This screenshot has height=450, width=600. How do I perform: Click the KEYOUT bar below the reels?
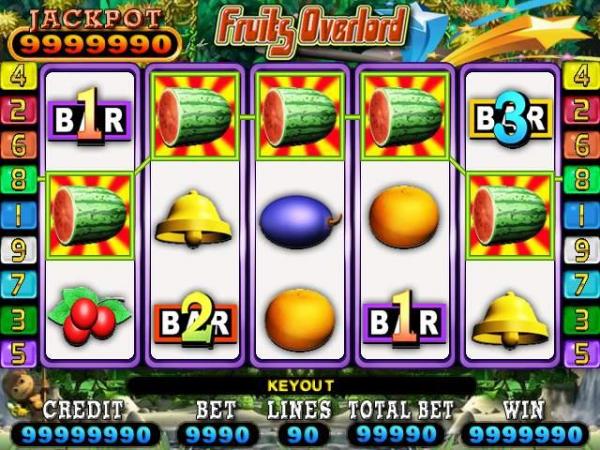point(300,385)
